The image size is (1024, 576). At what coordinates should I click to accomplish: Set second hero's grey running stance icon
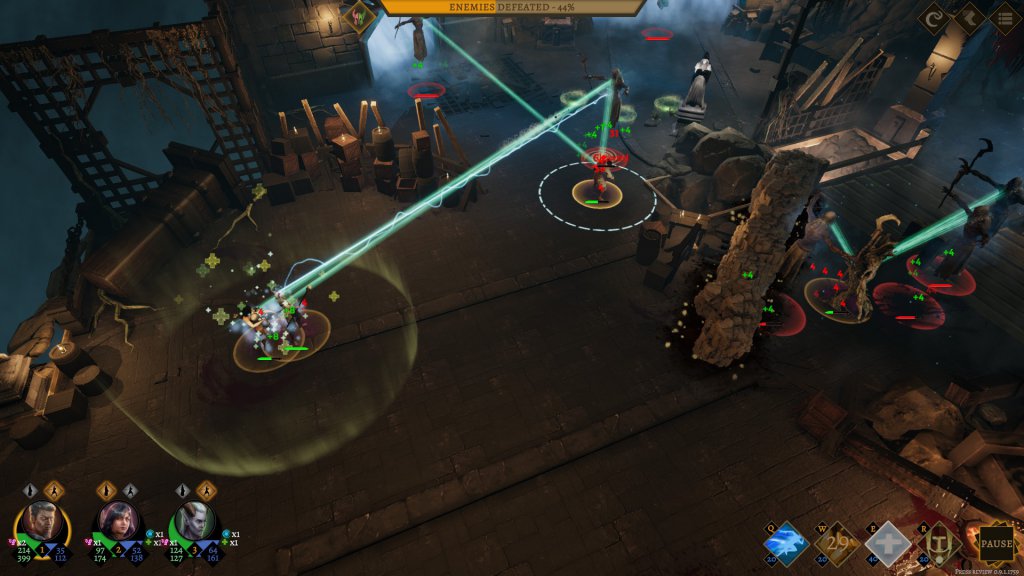[x=129, y=490]
